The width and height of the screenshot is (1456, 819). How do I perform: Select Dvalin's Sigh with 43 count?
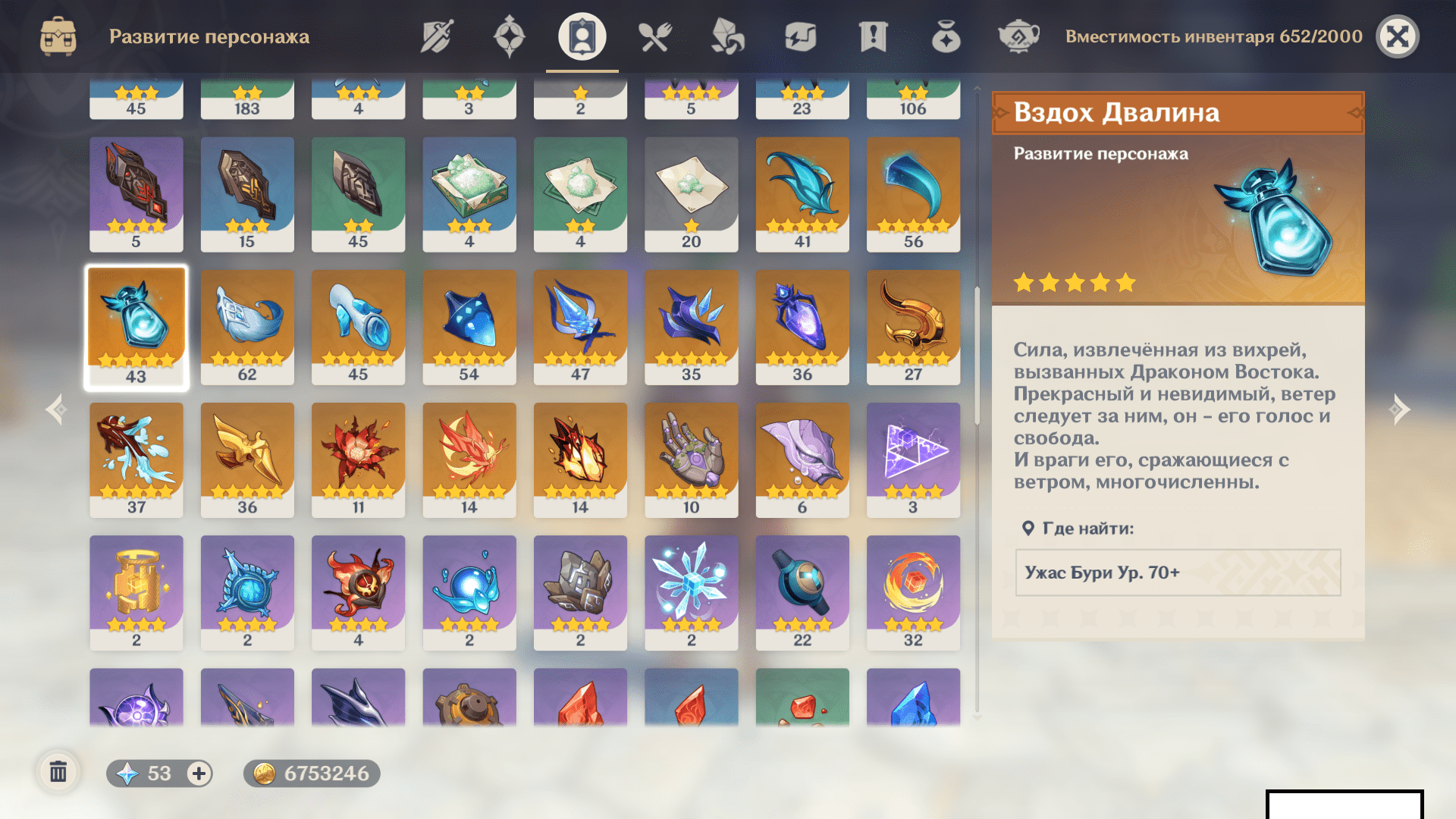tap(136, 327)
